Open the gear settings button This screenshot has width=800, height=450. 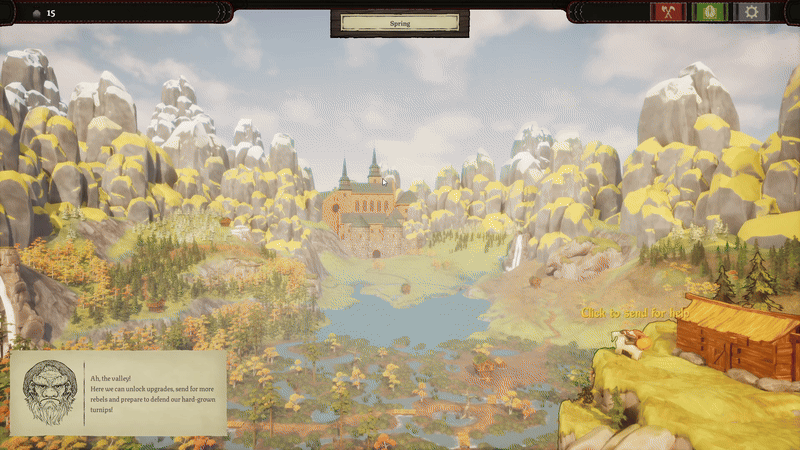pos(752,12)
